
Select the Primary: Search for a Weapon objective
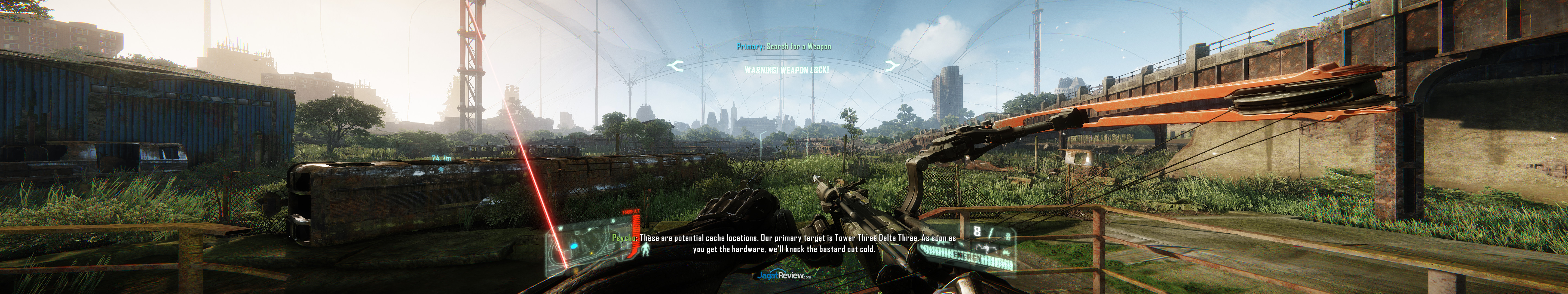click(x=784, y=46)
